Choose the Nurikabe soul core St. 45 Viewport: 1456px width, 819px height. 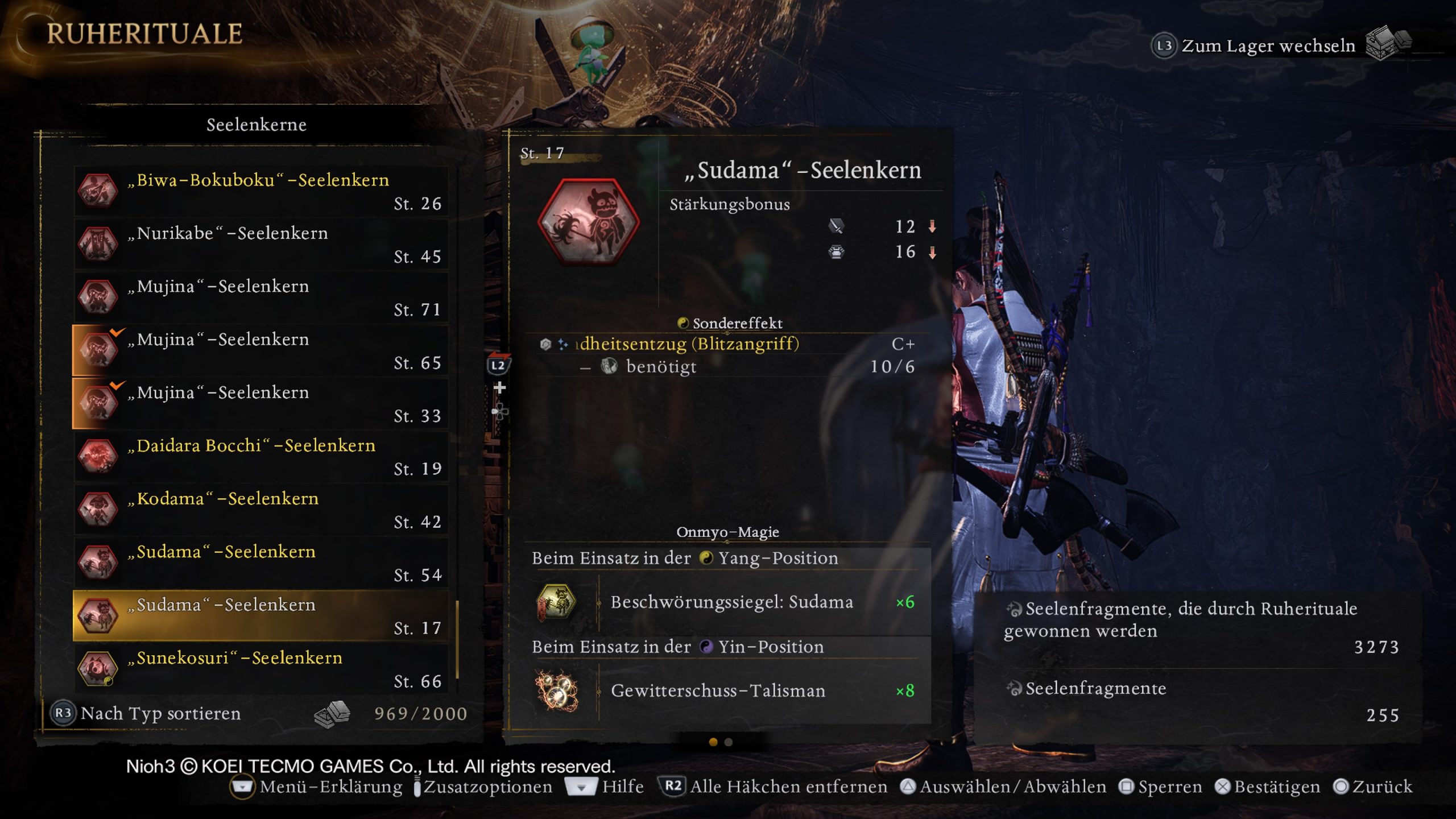tap(260, 244)
